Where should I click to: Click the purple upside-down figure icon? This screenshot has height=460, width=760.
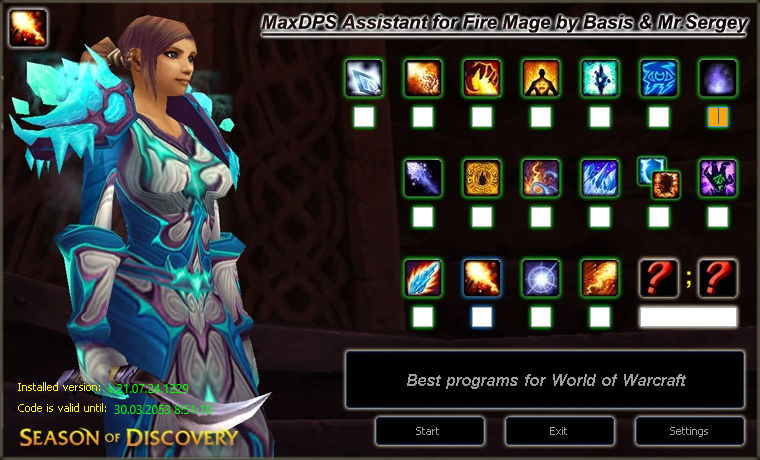click(718, 178)
